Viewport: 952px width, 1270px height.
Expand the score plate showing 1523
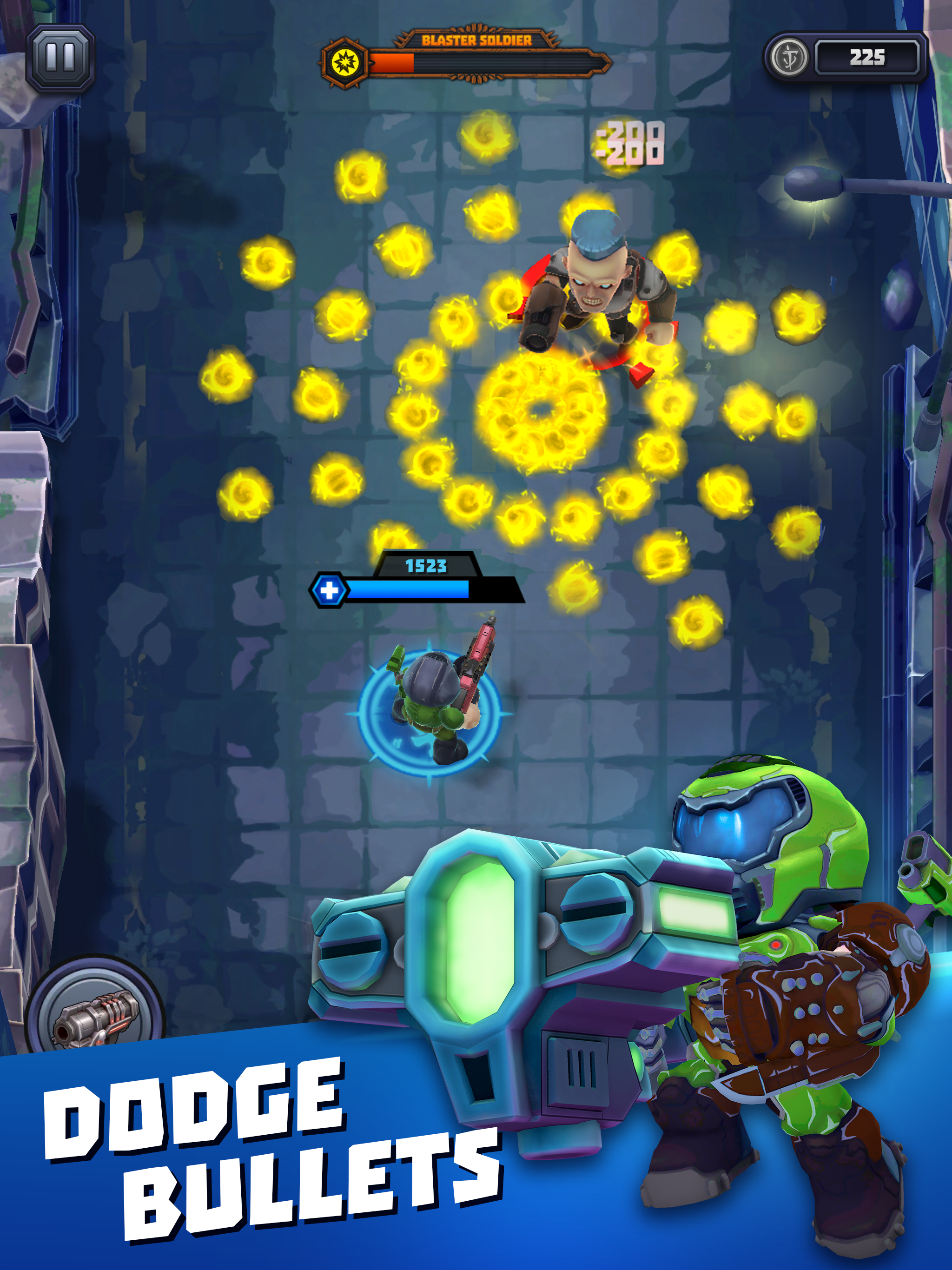click(426, 566)
